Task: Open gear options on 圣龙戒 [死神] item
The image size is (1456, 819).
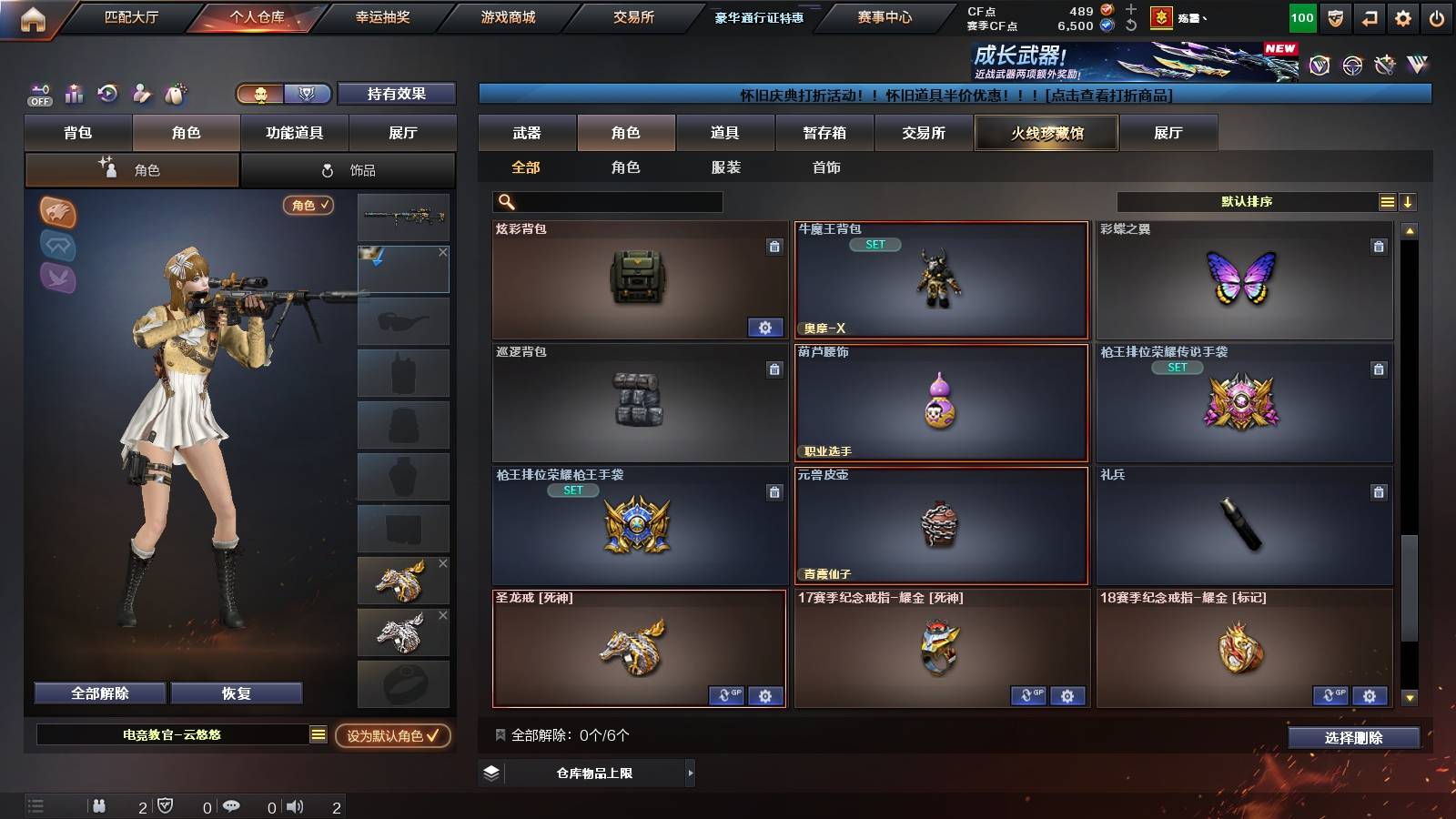Action: click(764, 695)
